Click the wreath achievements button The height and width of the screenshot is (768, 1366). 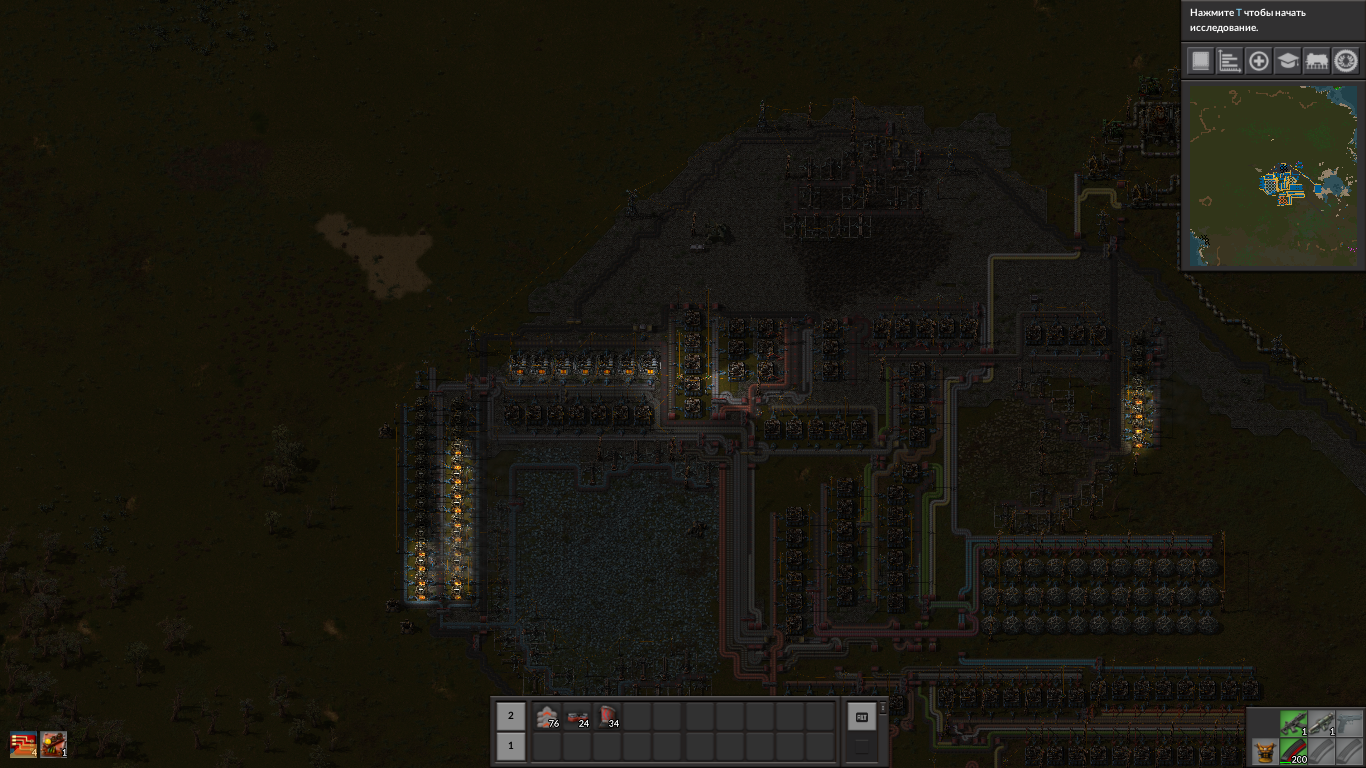[x=1346, y=61]
